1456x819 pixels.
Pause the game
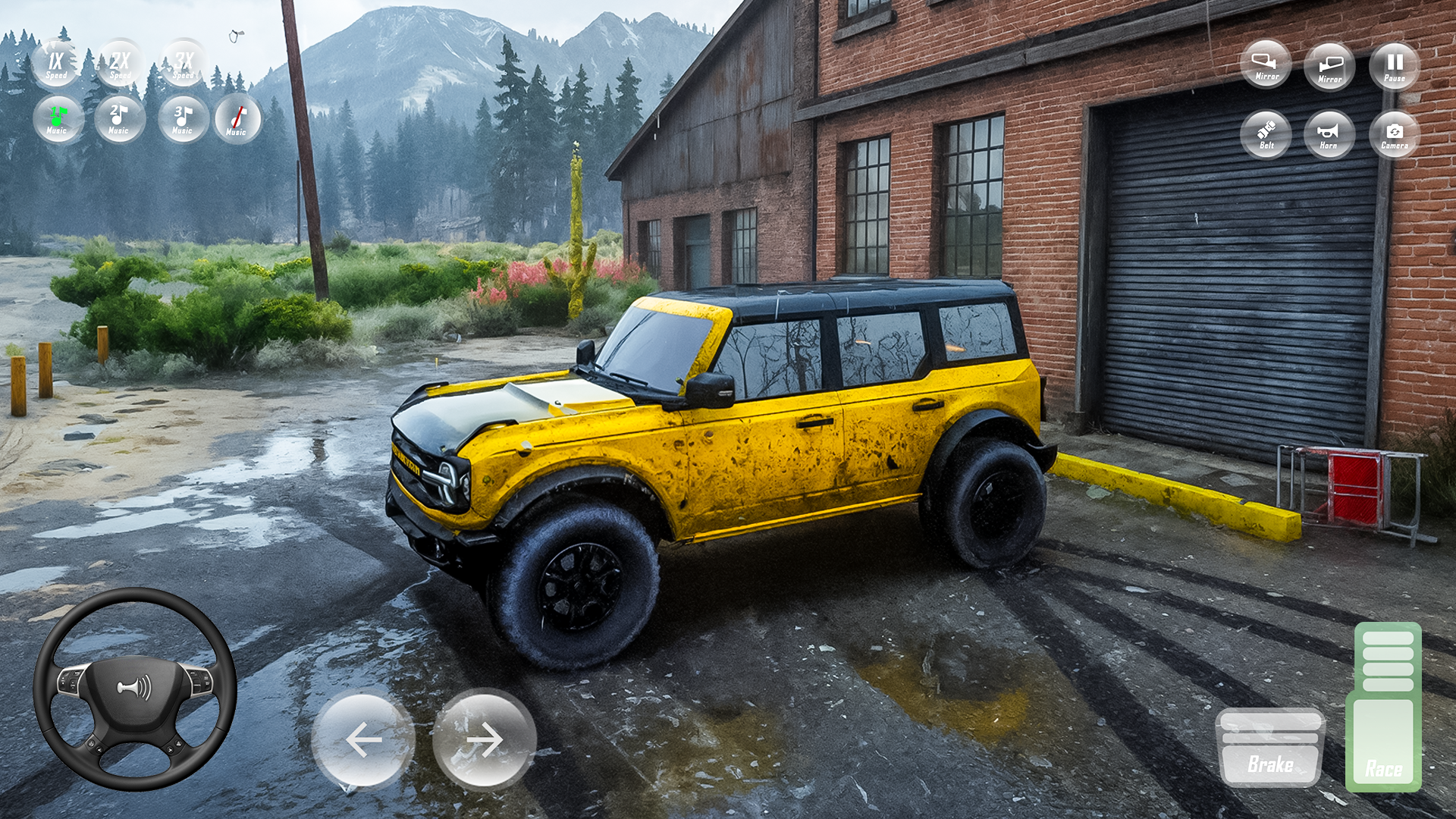click(x=1394, y=66)
